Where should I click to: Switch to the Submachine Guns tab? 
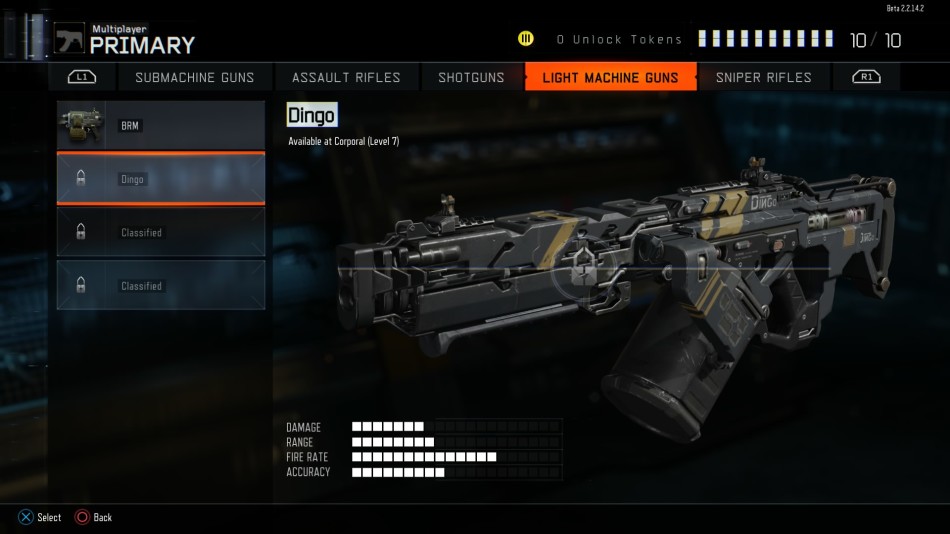point(194,77)
